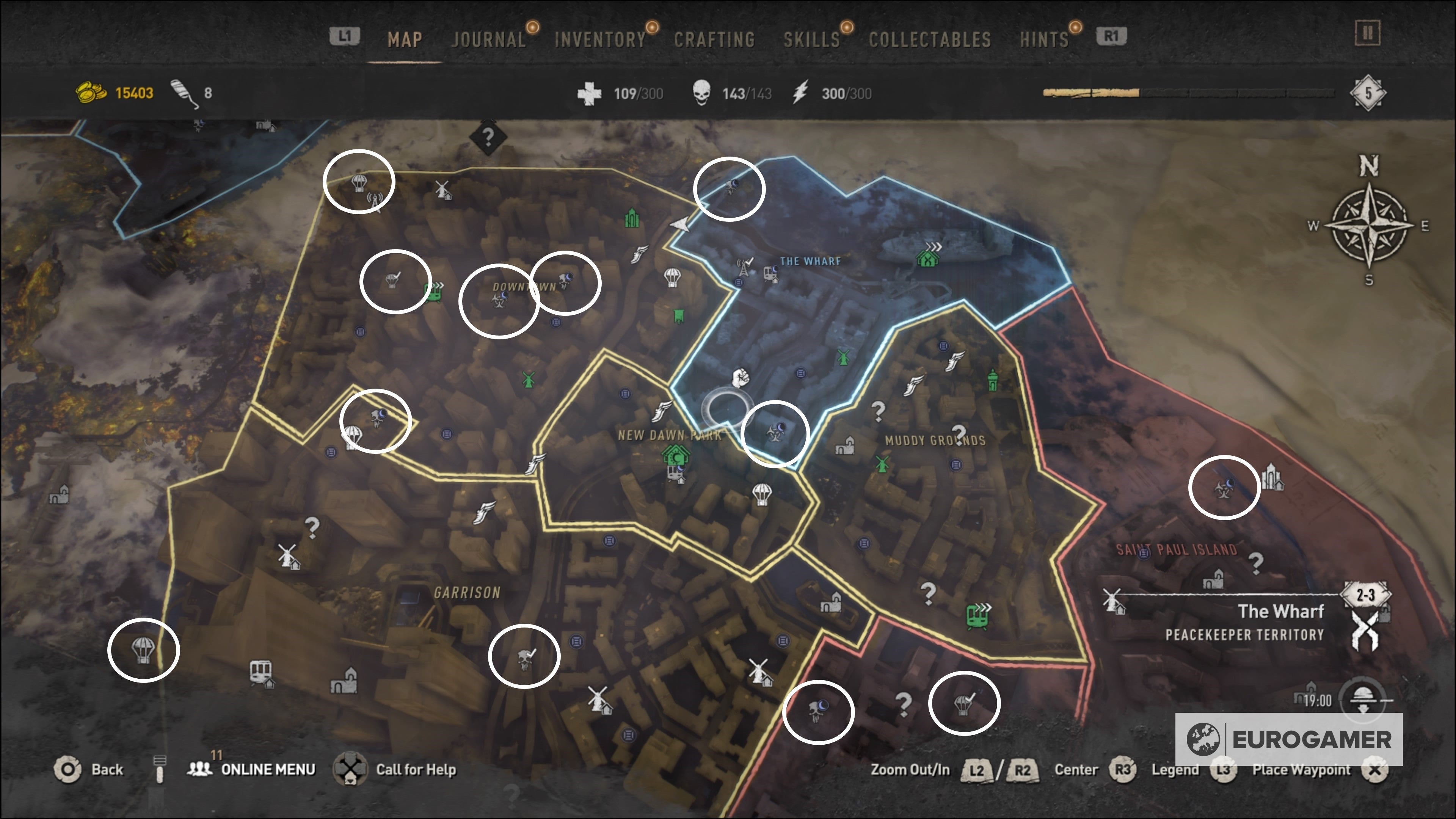The height and width of the screenshot is (819, 1456).
Task: Click the lightning bolt icon showing 300/300
Action: (800, 93)
